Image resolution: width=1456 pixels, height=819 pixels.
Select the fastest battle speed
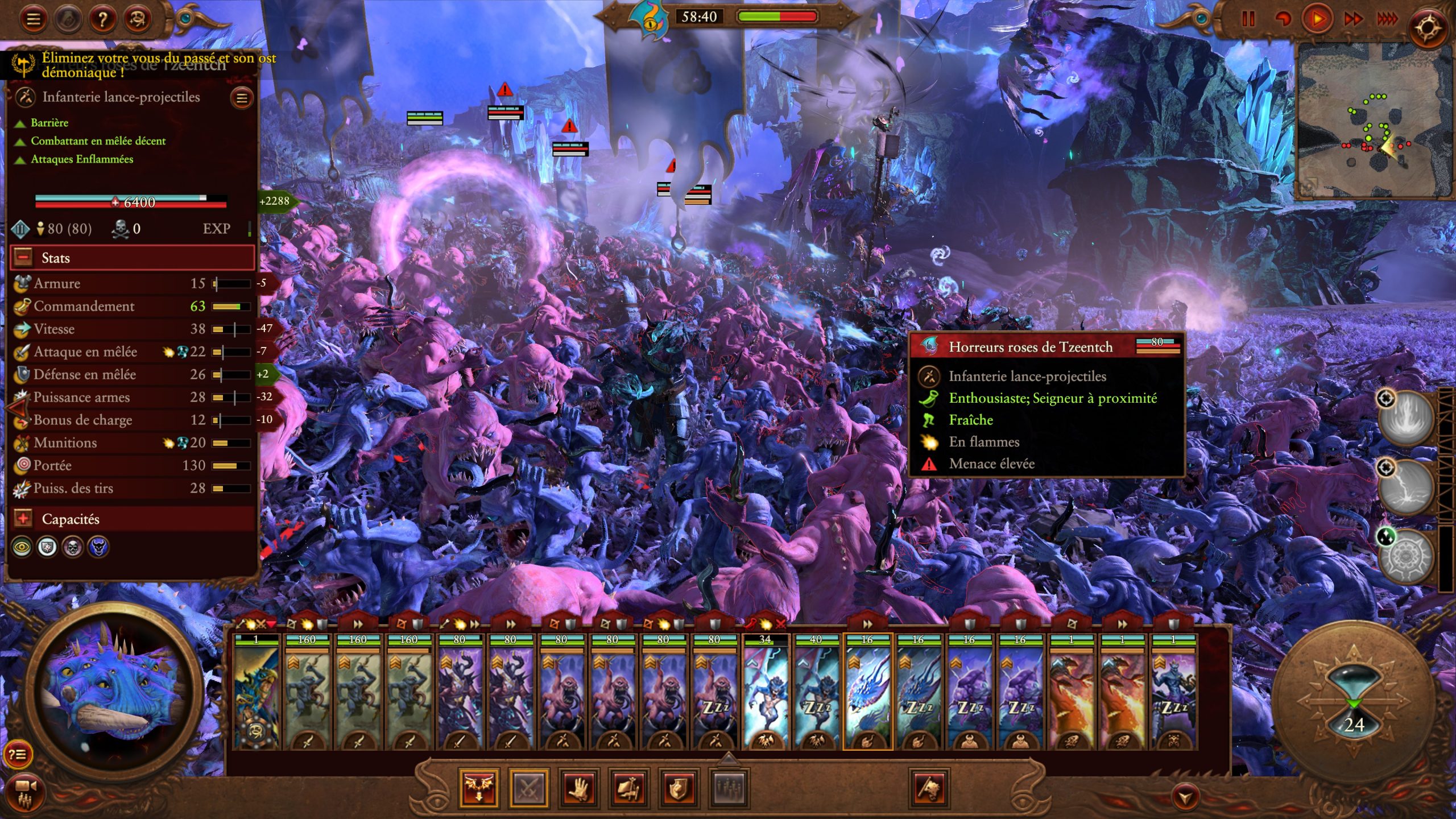tap(1388, 19)
